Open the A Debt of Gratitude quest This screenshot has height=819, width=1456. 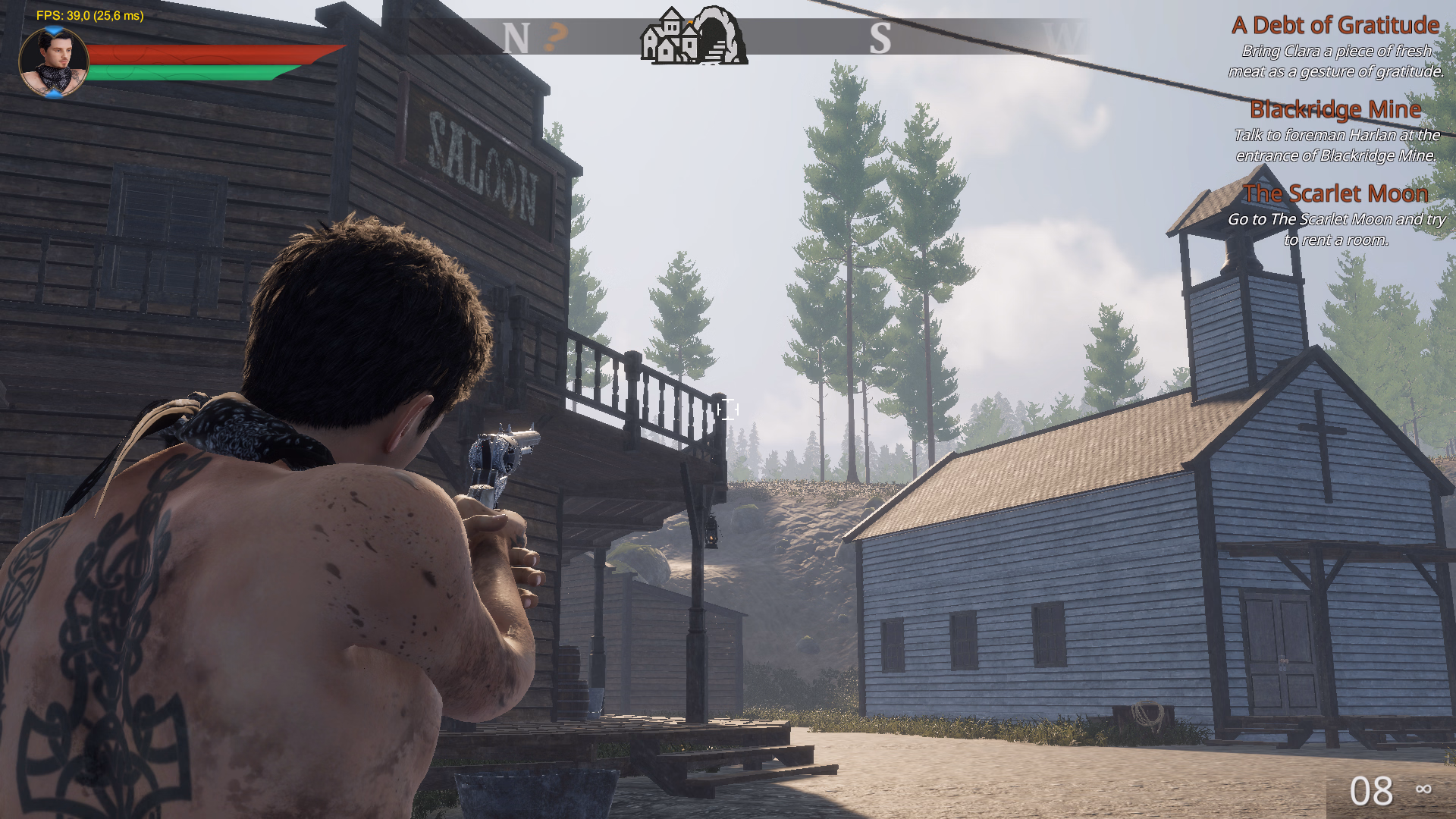coord(1335,26)
